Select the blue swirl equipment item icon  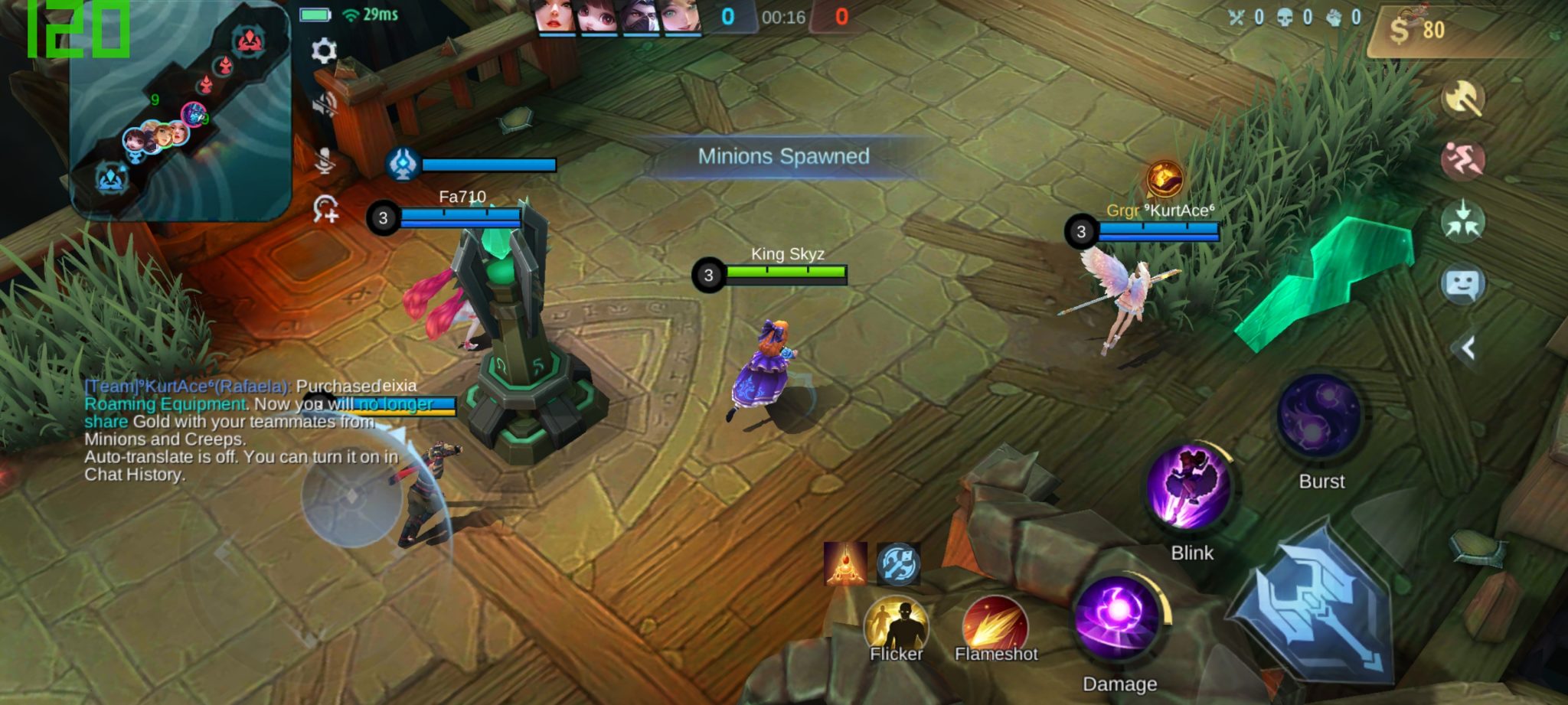897,563
